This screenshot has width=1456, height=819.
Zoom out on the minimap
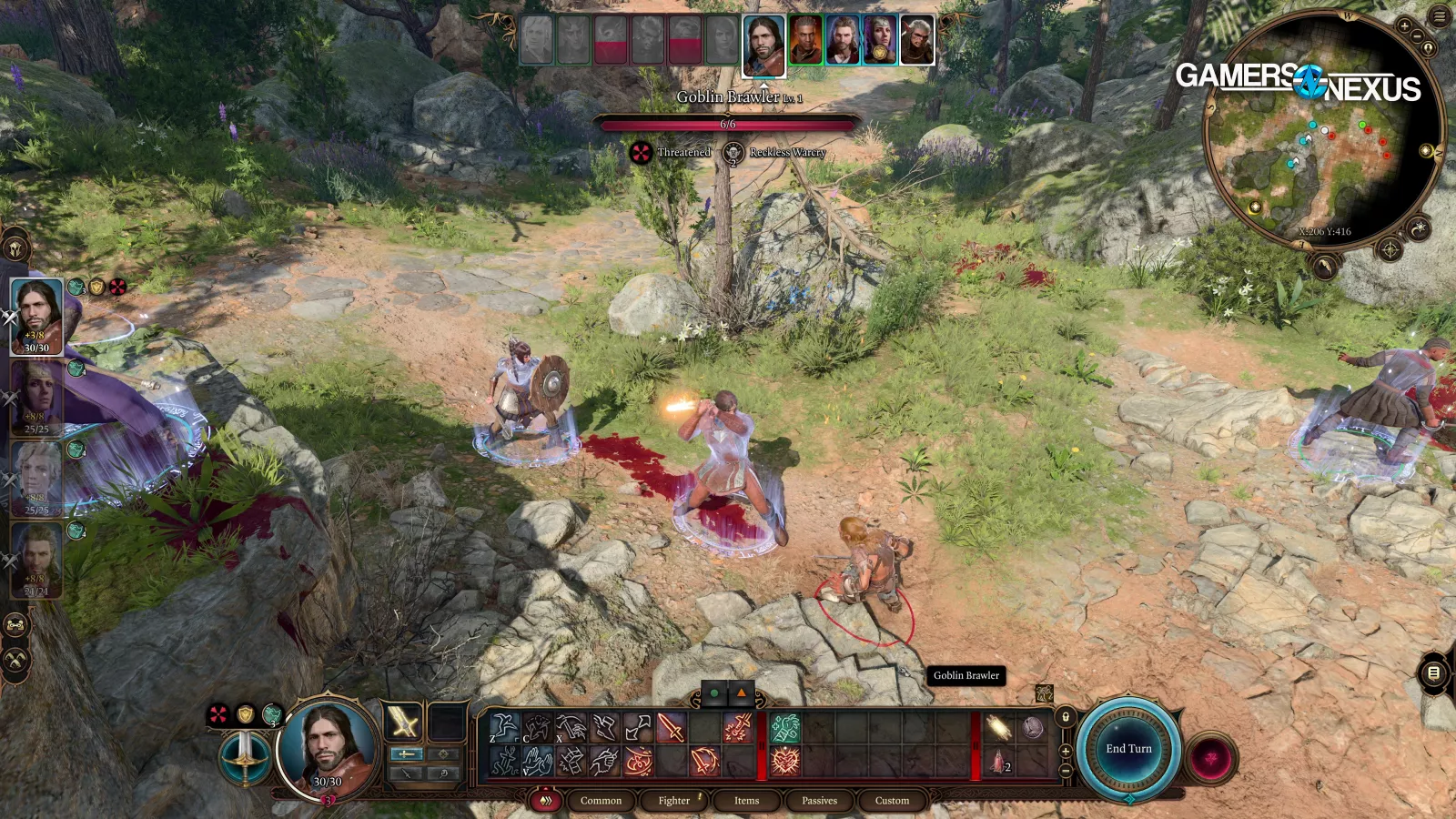pos(1417,35)
